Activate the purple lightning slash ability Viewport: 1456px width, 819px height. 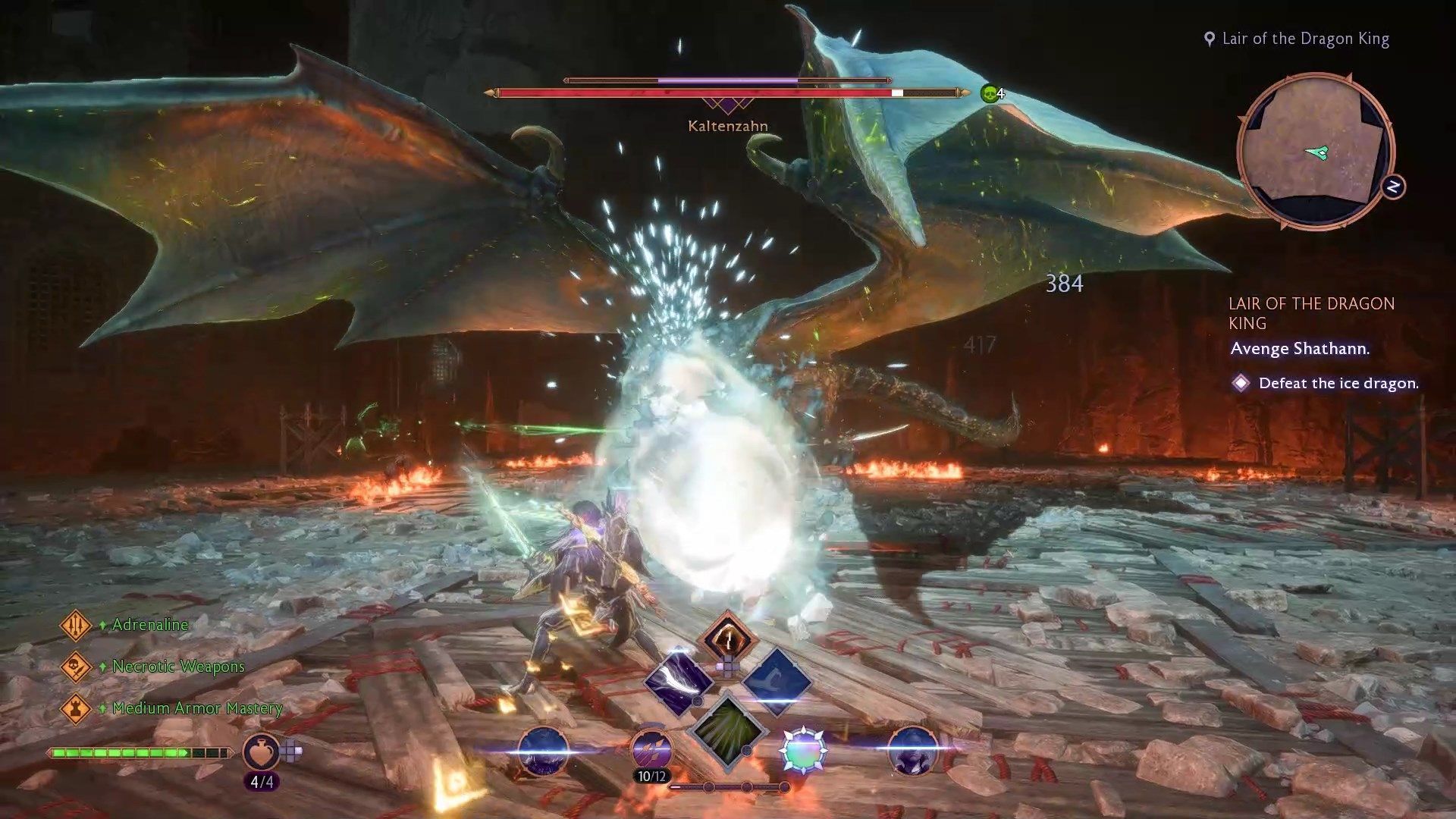[x=679, y=680]
